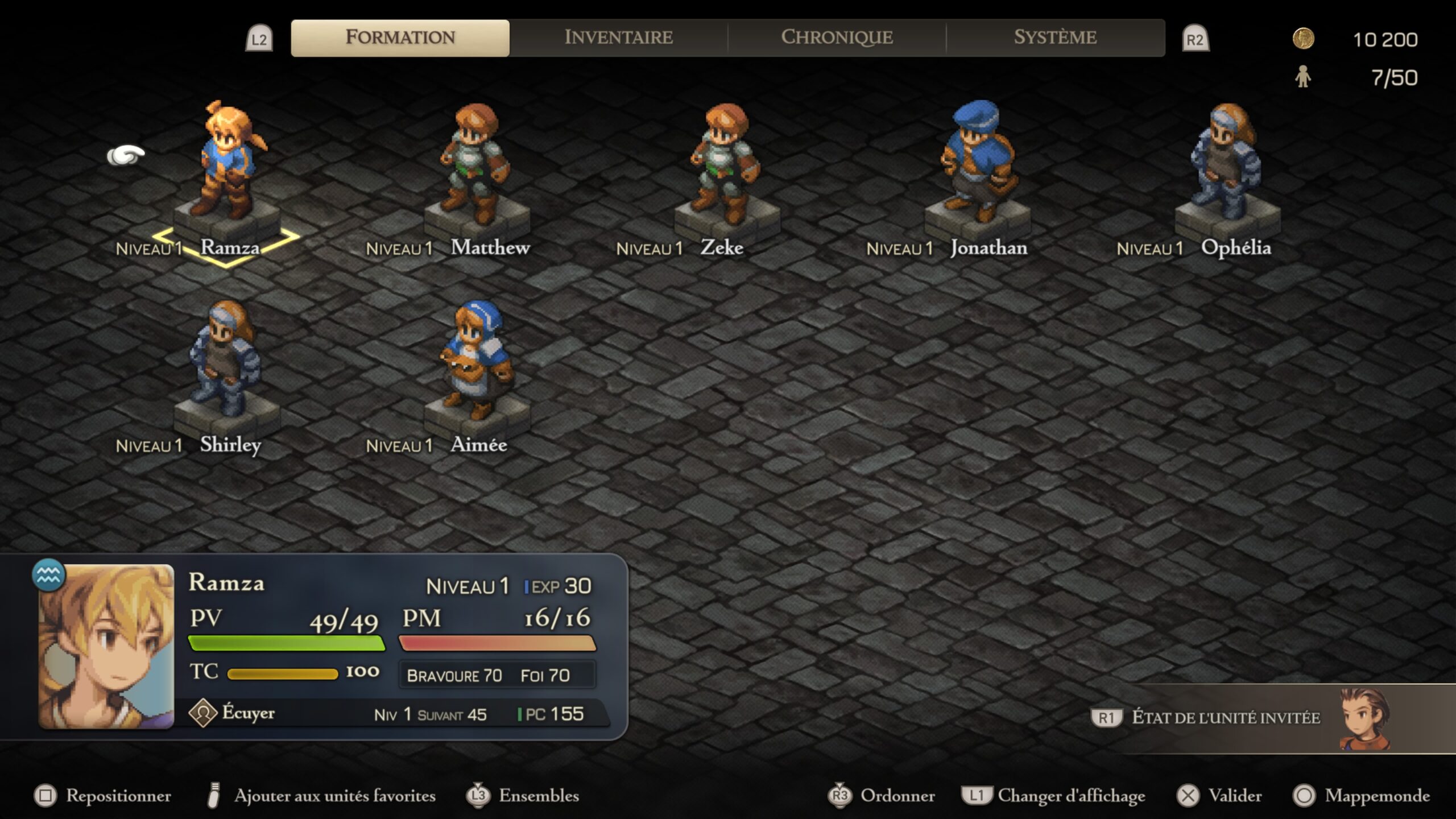The height and width of the screenshot is (819, 1456).
Task: Select the unit Ramza
Action: (227, 165)
